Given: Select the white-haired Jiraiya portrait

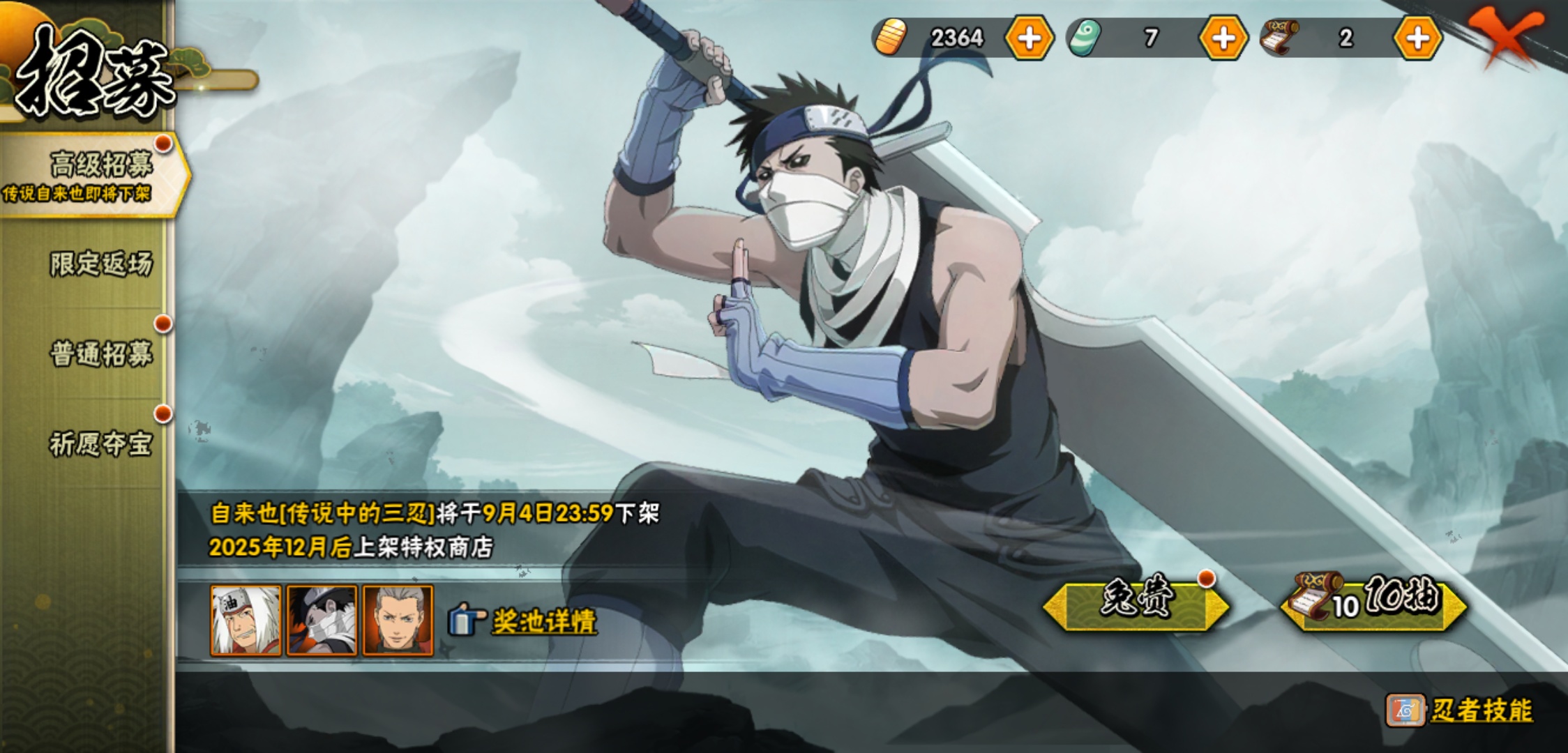Looking at the screenshot, I should click(246, 621).
